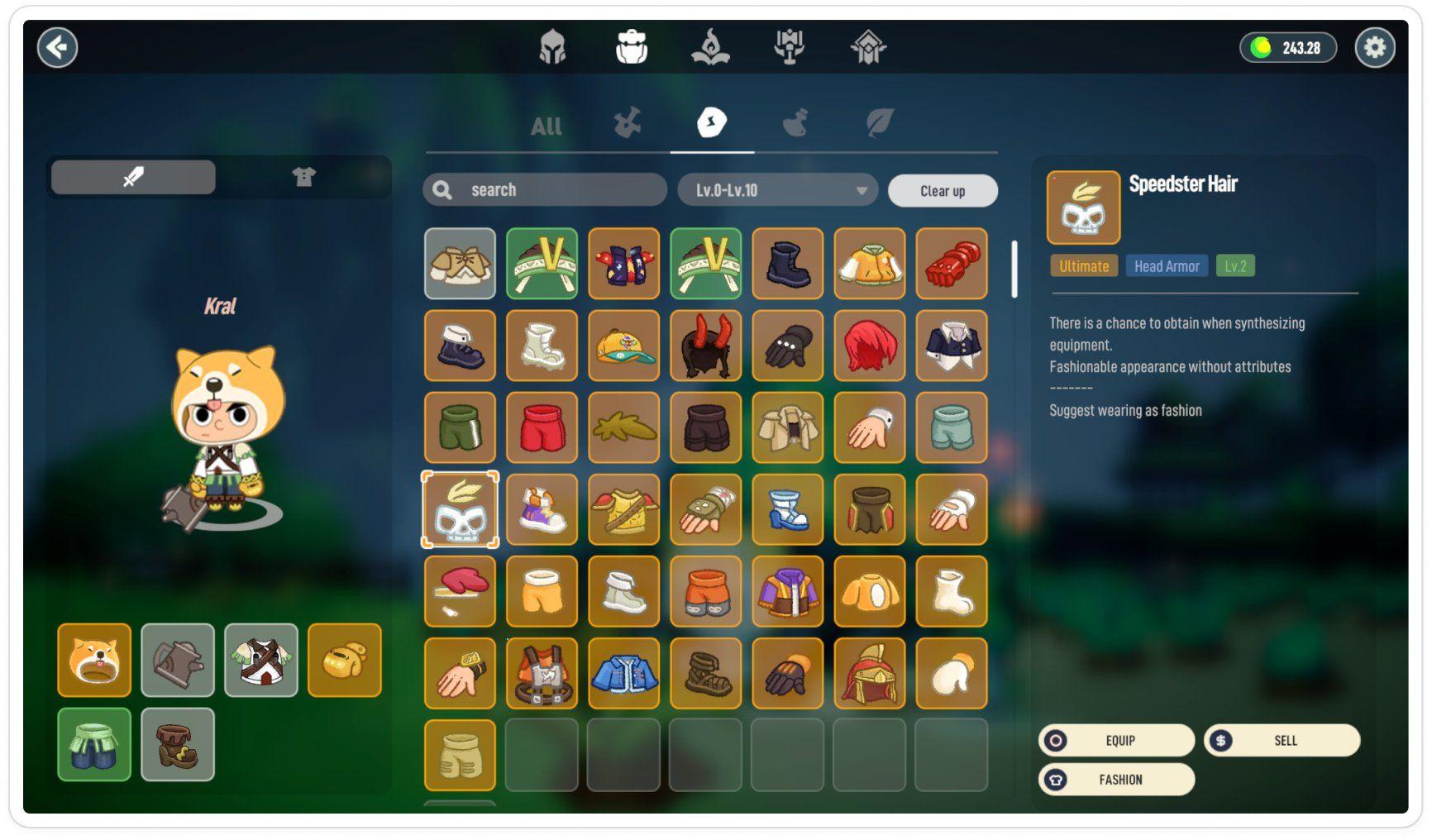
Task: Open the settings gear in the top right
Action: pos(1375,47)
